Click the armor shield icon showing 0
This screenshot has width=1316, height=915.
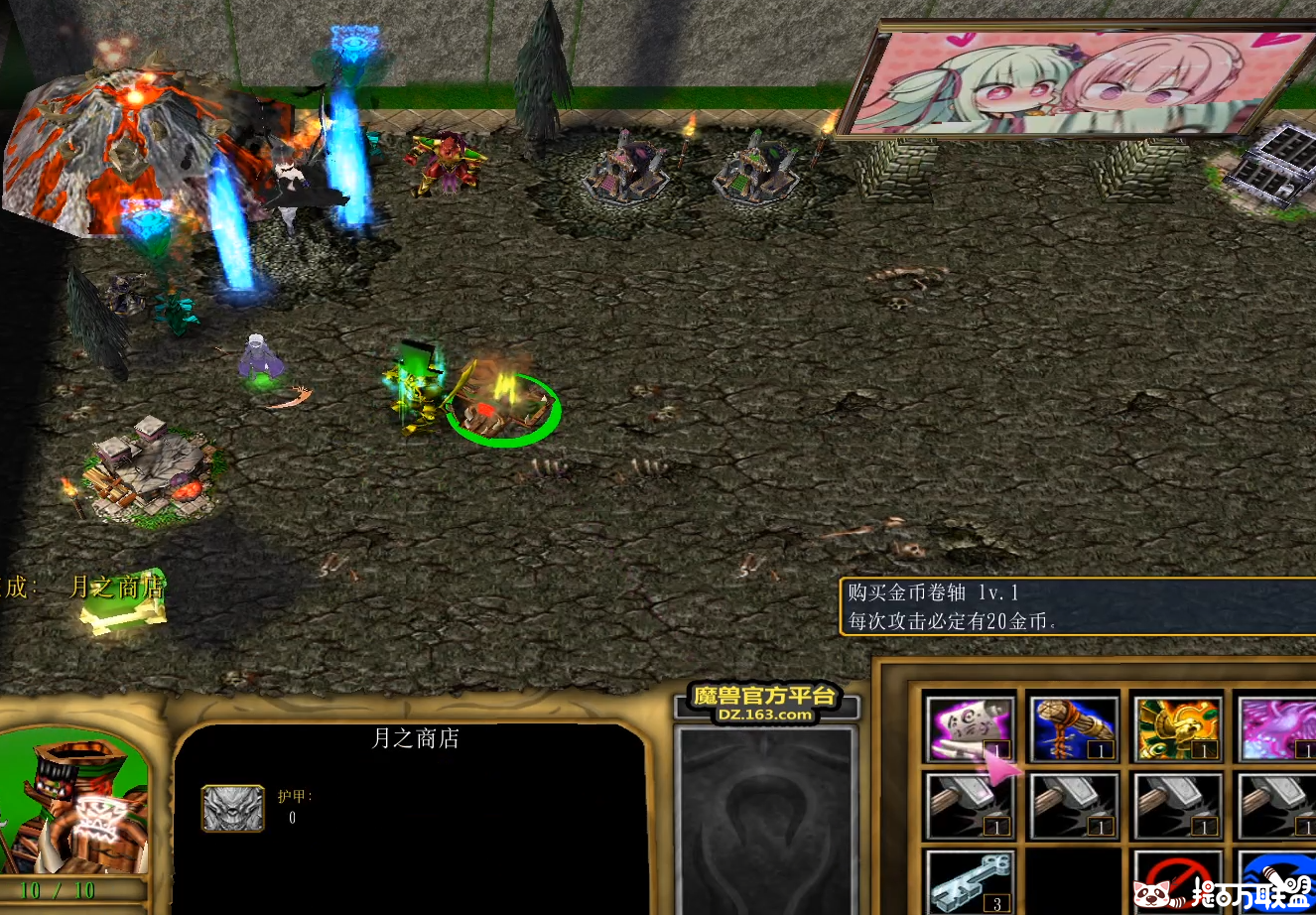click(232, 807)
